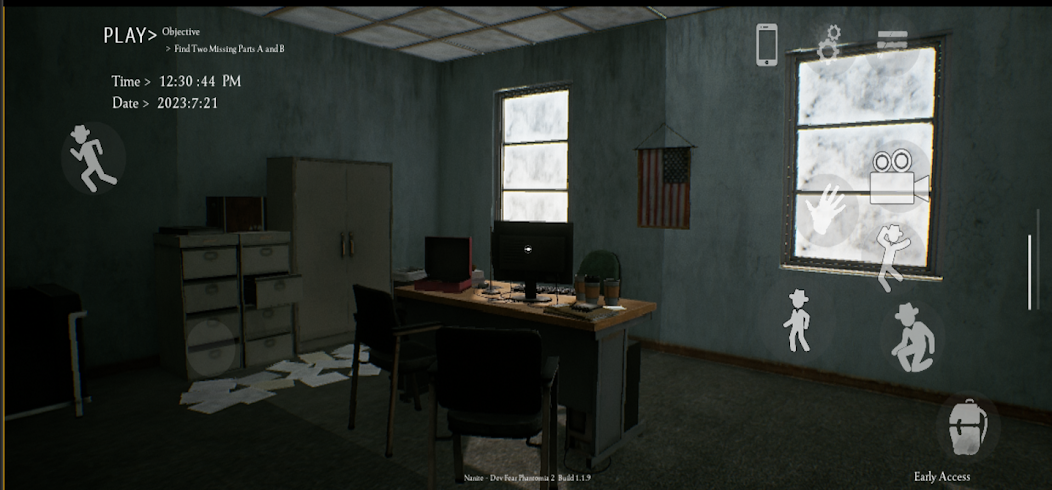1052x490 pixels.
Task: Open the backpack inventory
Action: coord(967,426)
